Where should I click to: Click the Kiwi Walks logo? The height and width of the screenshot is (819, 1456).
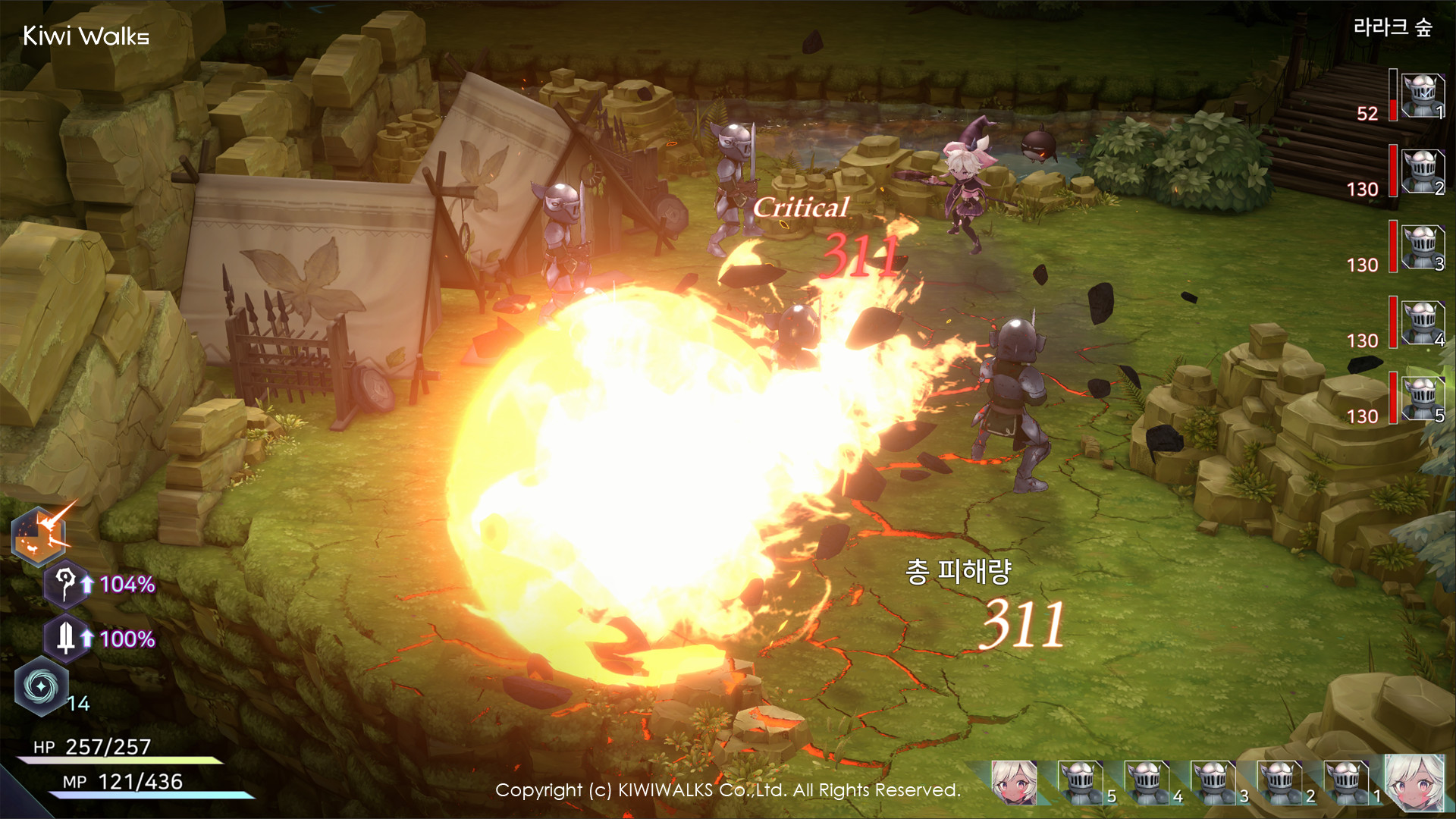pos(86,35)
